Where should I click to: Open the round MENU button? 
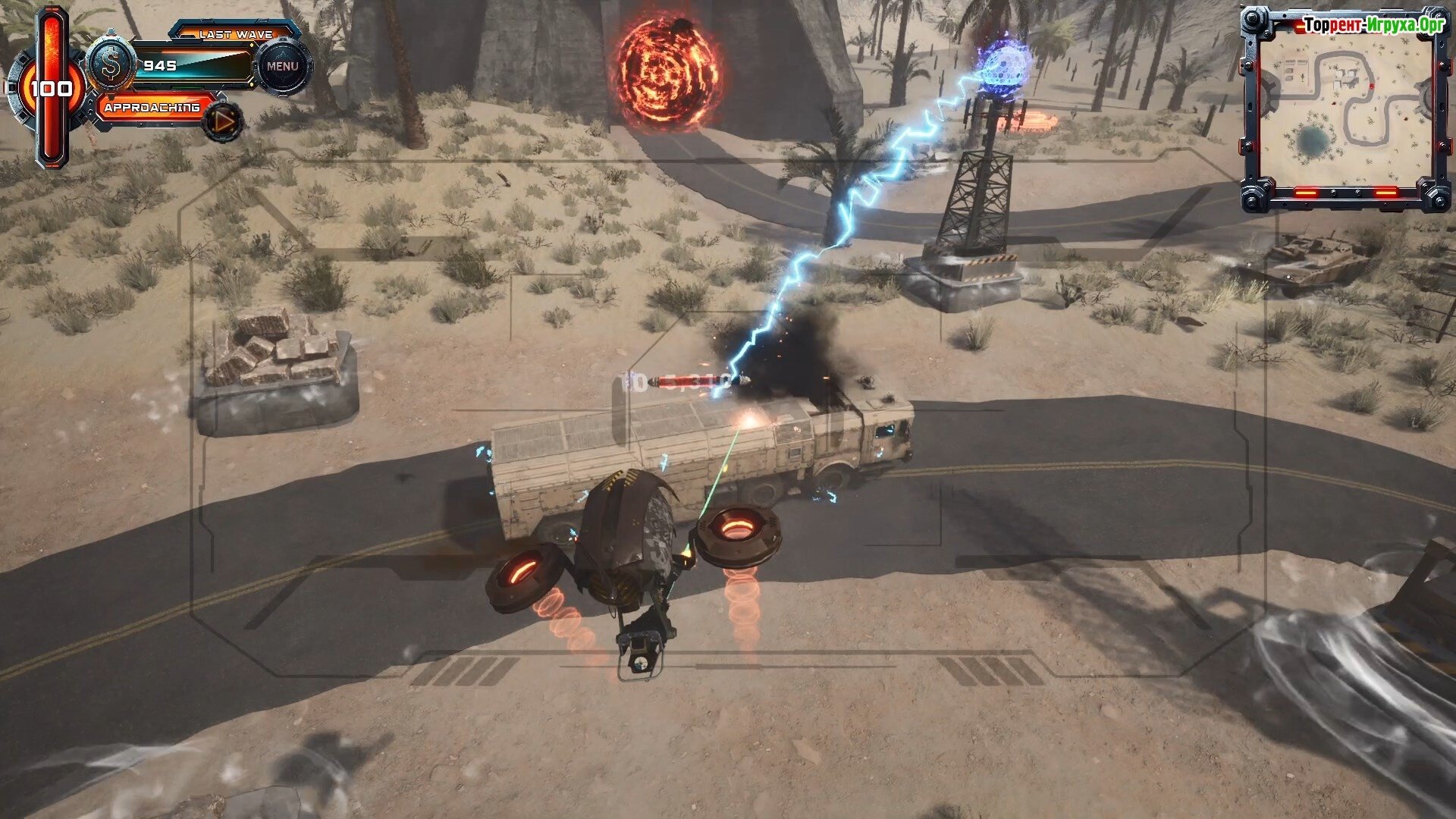tap(282, 67)
